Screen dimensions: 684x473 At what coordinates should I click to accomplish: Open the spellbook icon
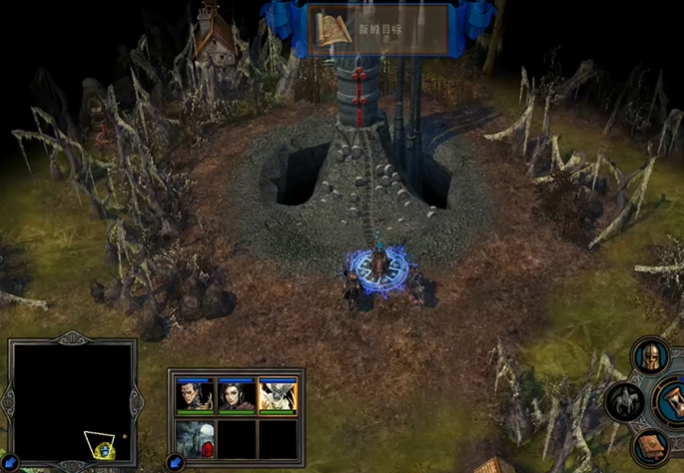pyautogui.click(x=649, y=446)
